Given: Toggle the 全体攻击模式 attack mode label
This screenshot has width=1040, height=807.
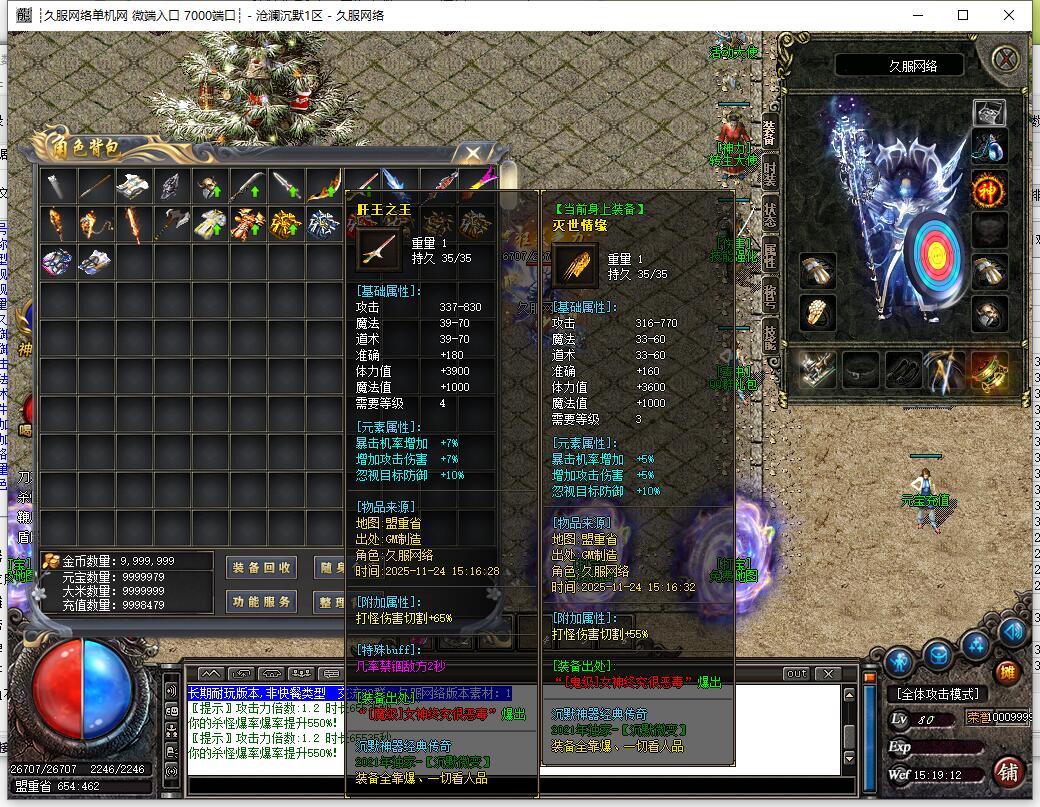Looking at the screenshot, I should (937, 694).
